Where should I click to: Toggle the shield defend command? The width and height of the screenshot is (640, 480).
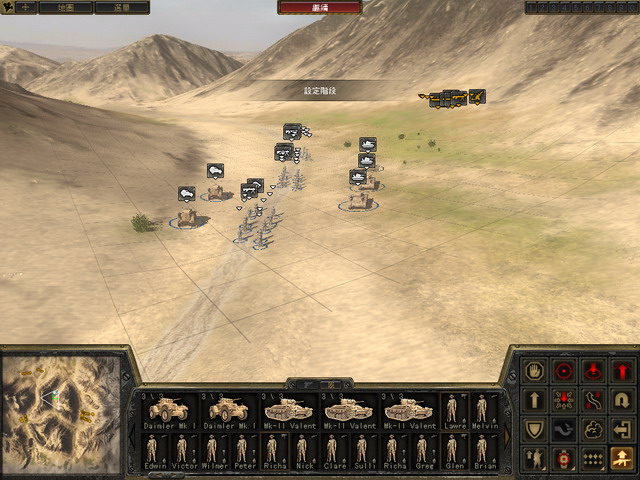tap(537, 430)
